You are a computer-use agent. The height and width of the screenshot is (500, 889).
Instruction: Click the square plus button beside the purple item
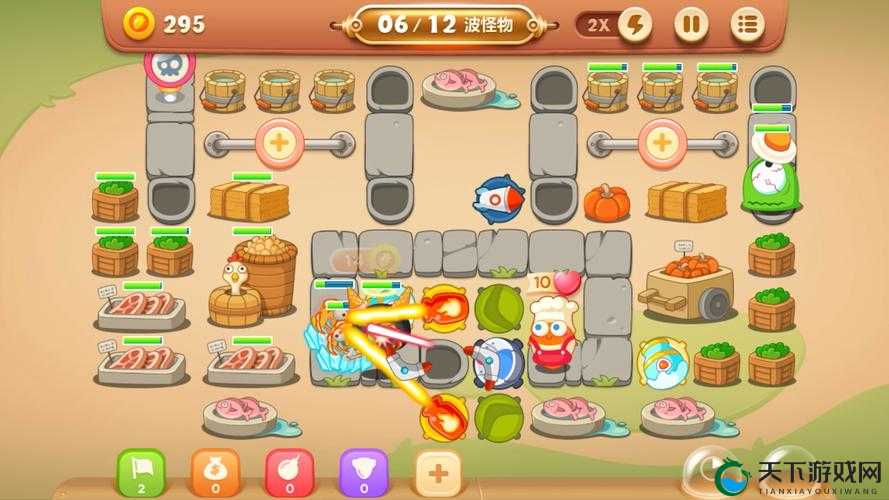437,471
